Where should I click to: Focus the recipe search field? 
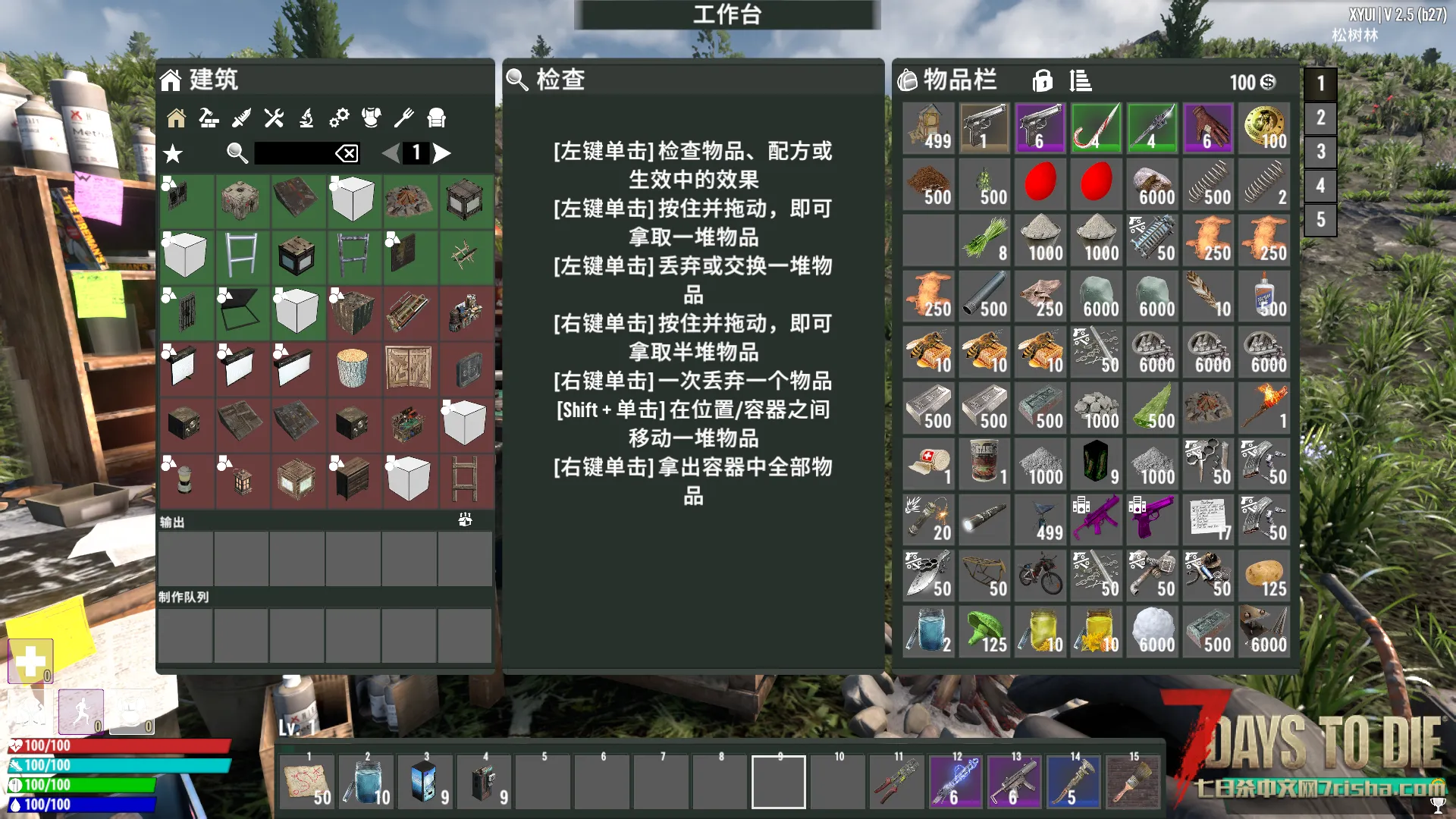point(294,153)
